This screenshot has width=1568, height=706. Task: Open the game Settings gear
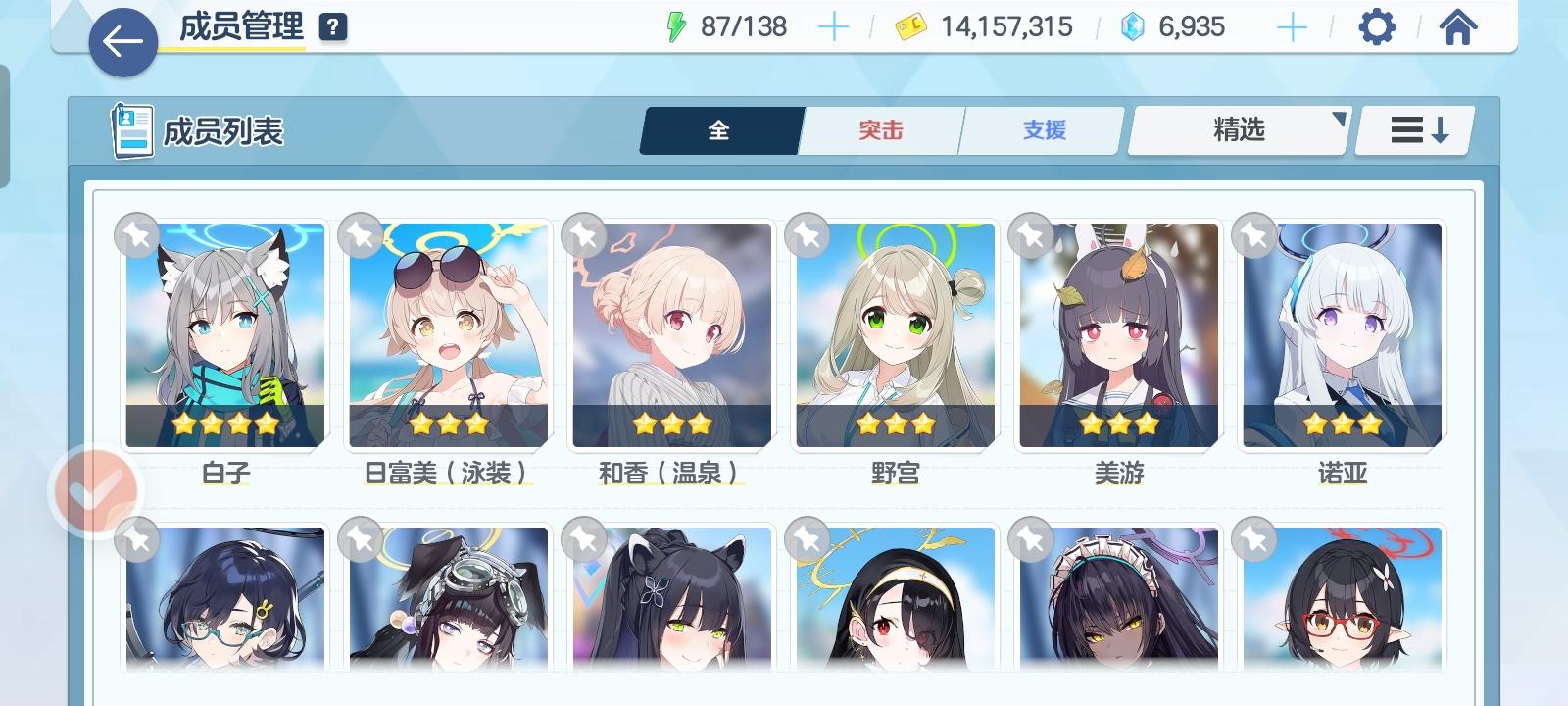[1378, 26]
